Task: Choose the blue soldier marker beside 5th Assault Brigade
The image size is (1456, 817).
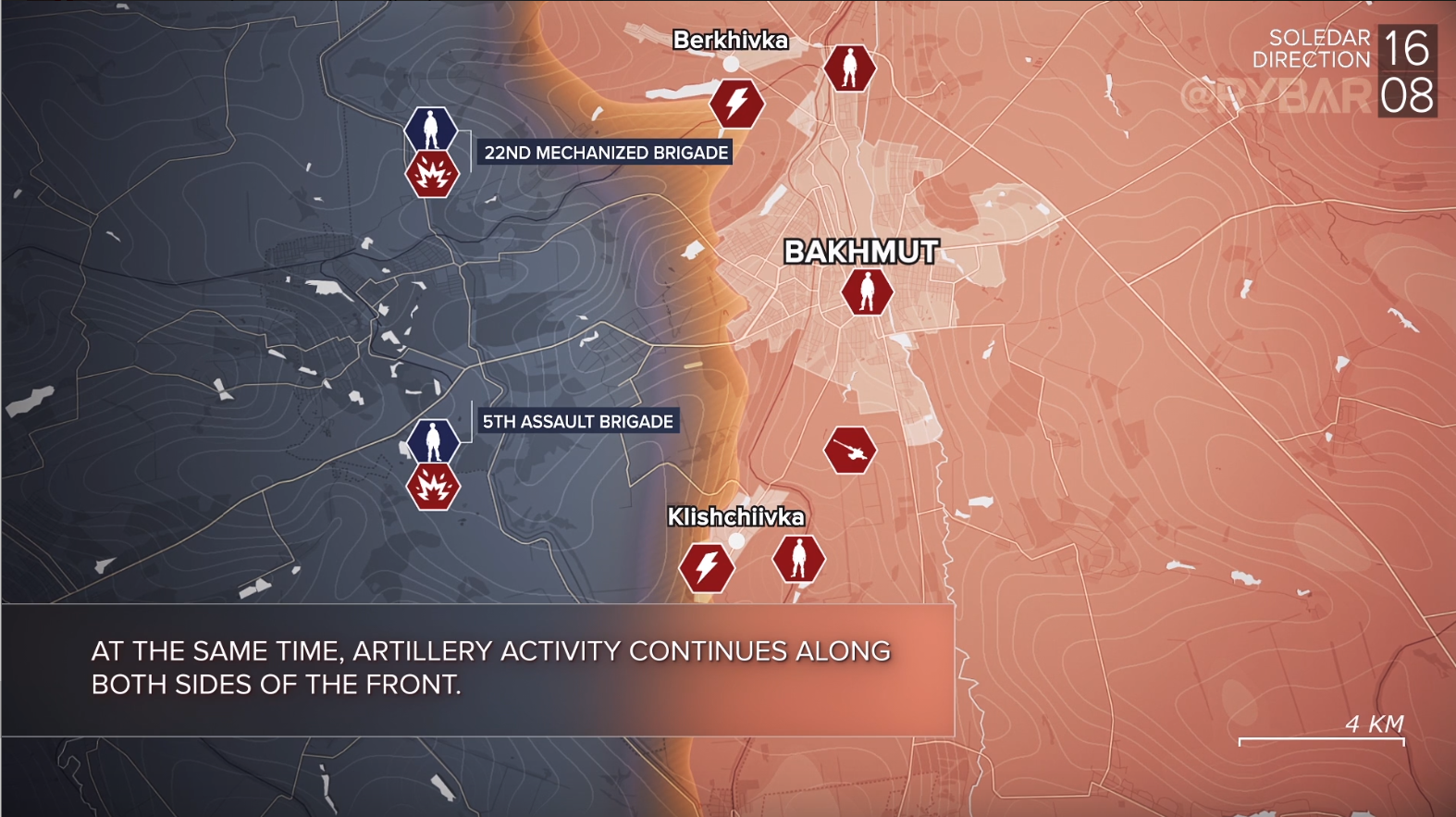Action: pos(433,441)
